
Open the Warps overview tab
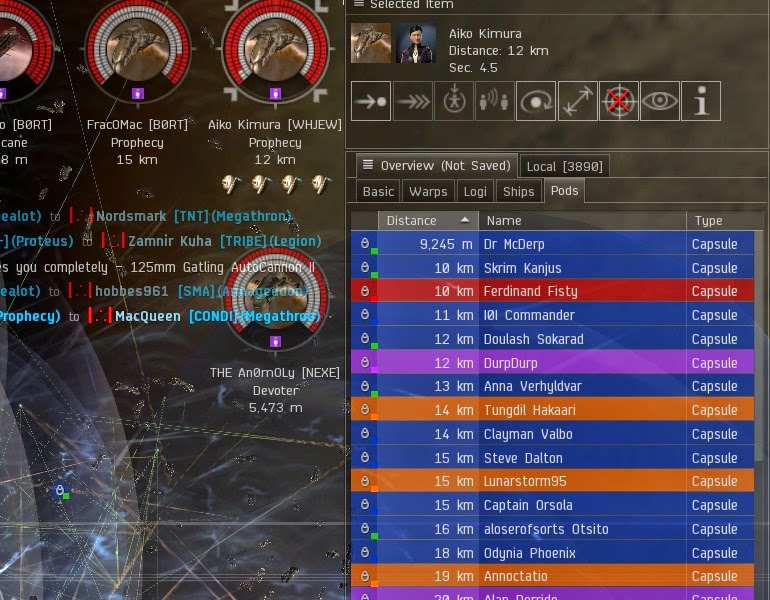click(429, 191)
